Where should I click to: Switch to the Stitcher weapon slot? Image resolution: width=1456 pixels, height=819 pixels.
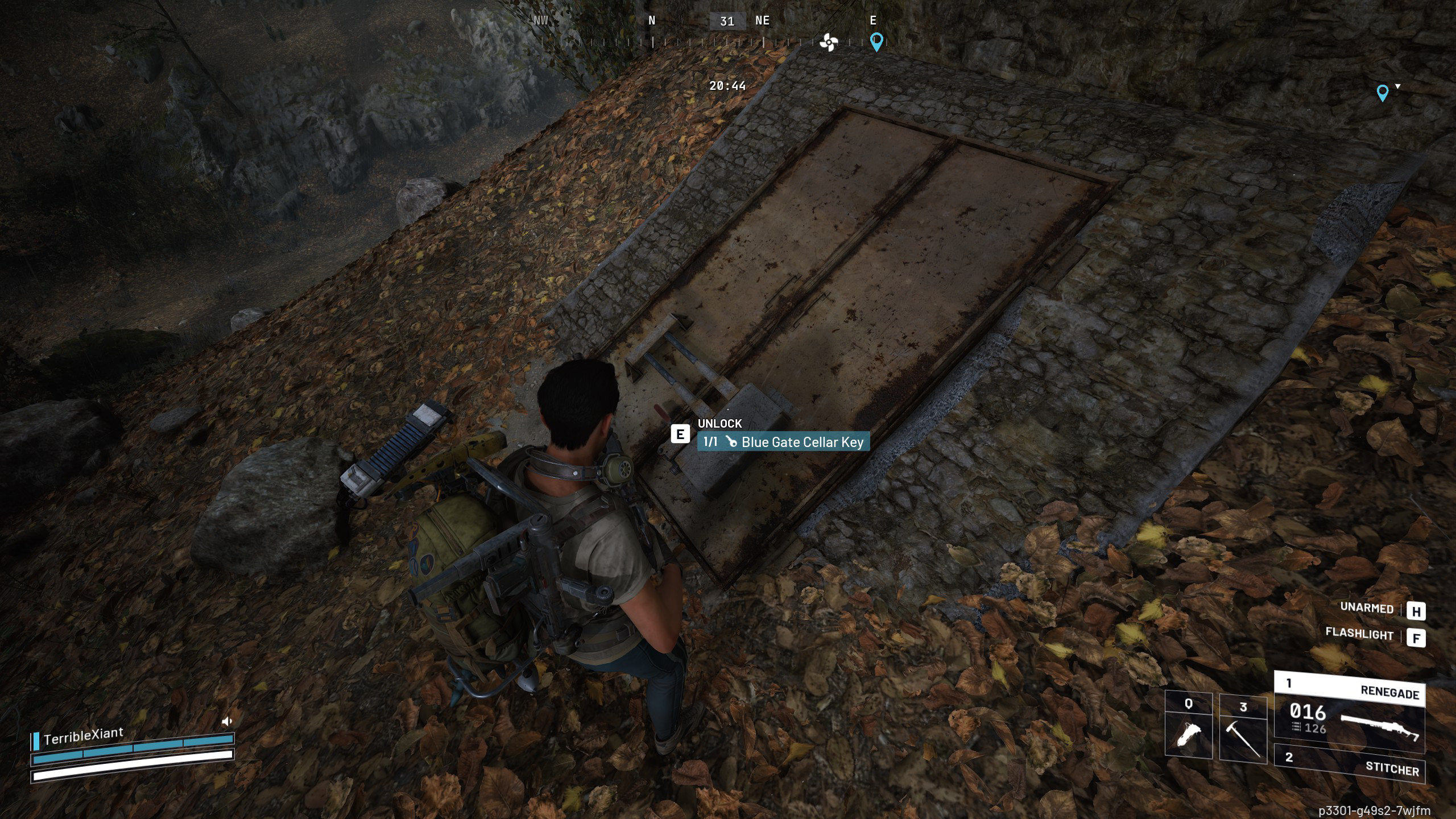click(x=1349, y=763)
